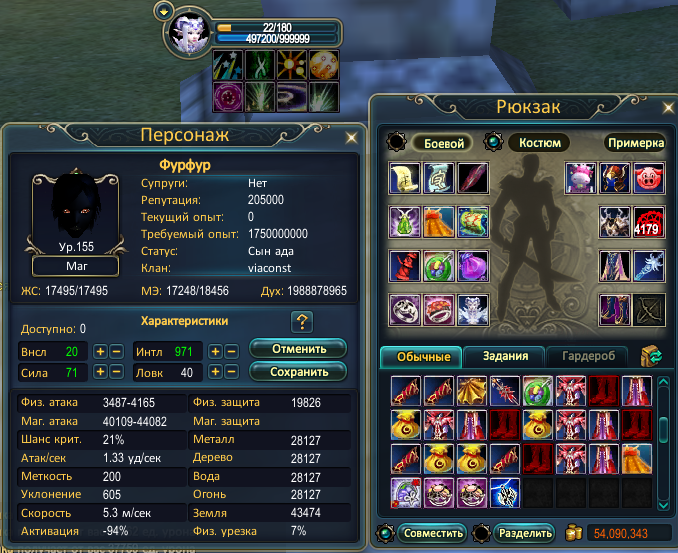Open the question mark help for Характеристики
Image resolution: width=678 pixels, height=553 pixels.
click(x=302, y=321)
